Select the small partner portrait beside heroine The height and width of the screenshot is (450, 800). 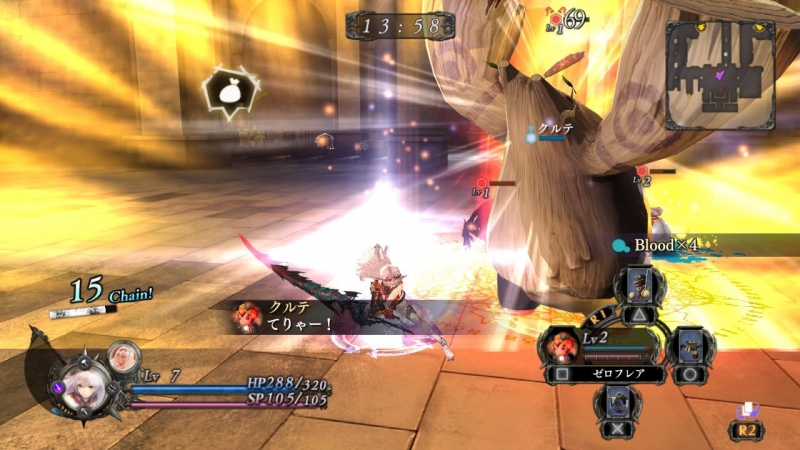pyautogui.click(x=123, y=355)
